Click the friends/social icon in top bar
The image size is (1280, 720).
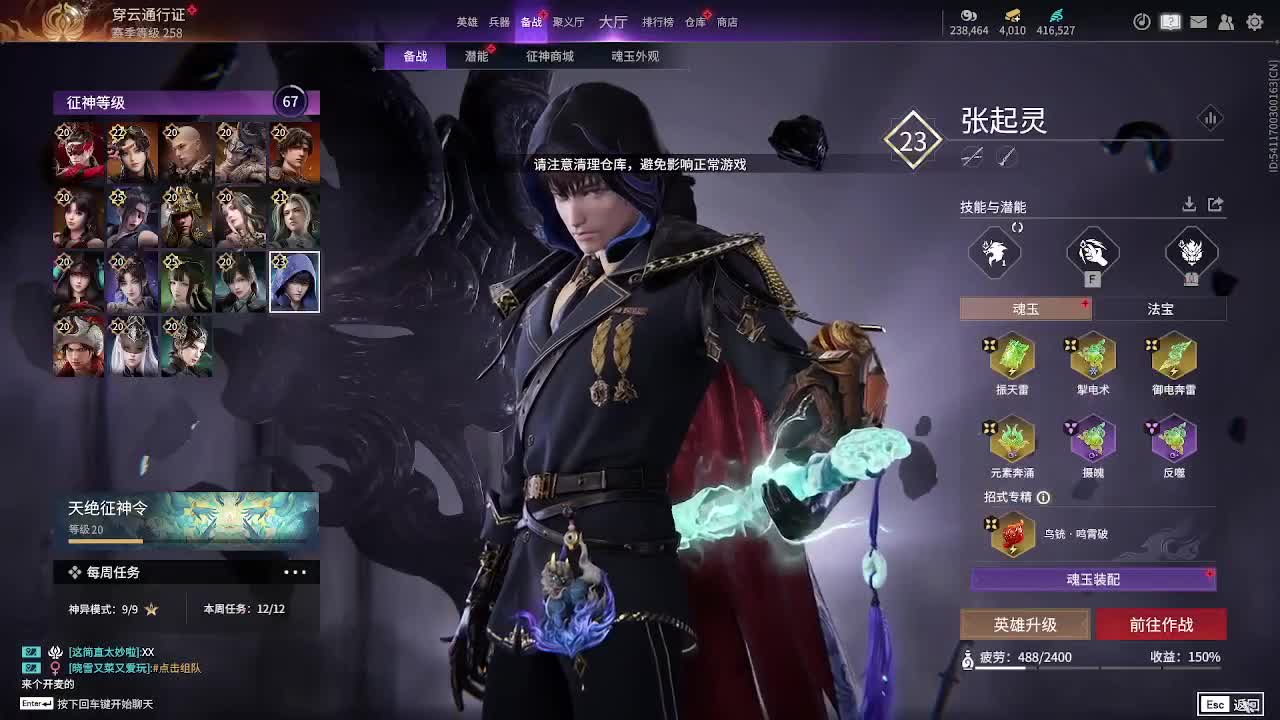pos(1227,21)
